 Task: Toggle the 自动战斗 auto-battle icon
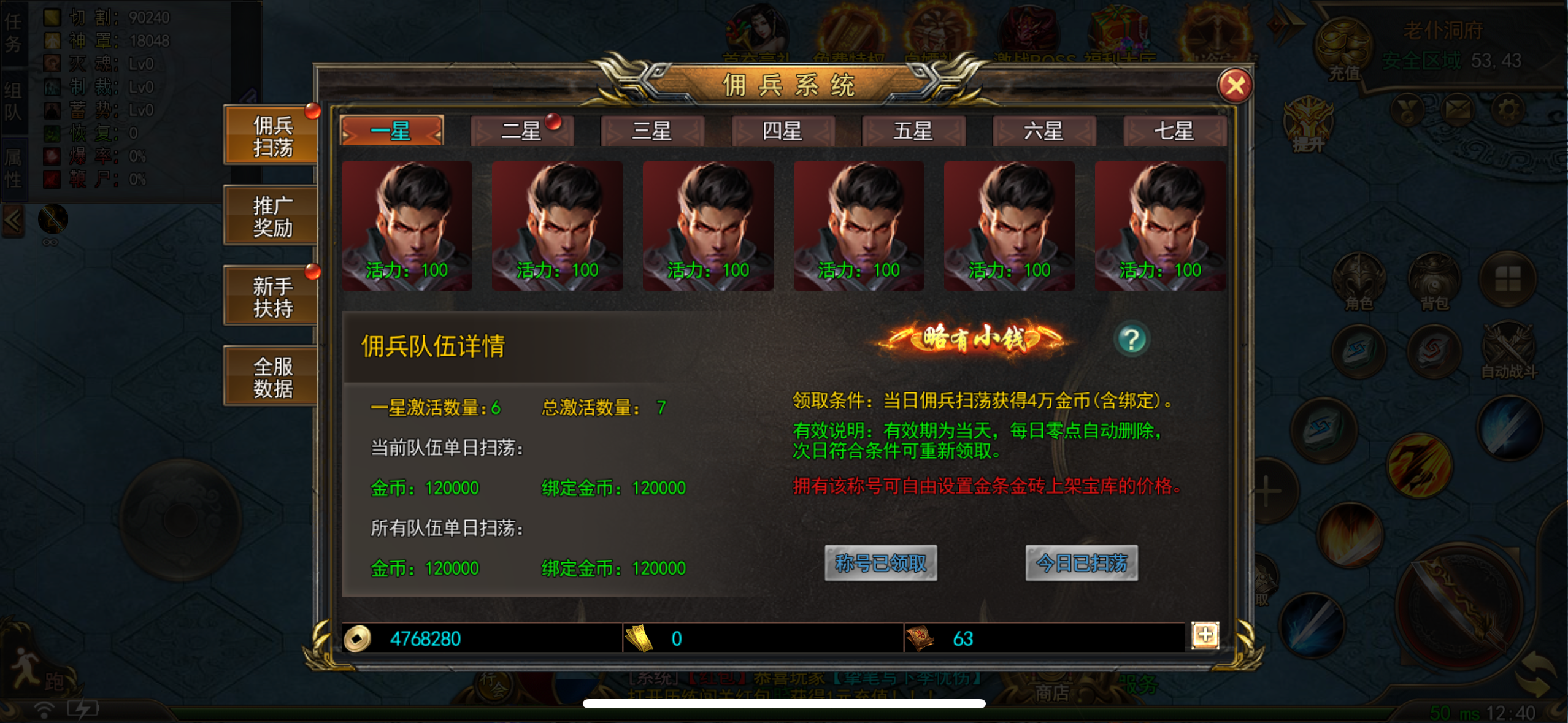click(1508, 350)
